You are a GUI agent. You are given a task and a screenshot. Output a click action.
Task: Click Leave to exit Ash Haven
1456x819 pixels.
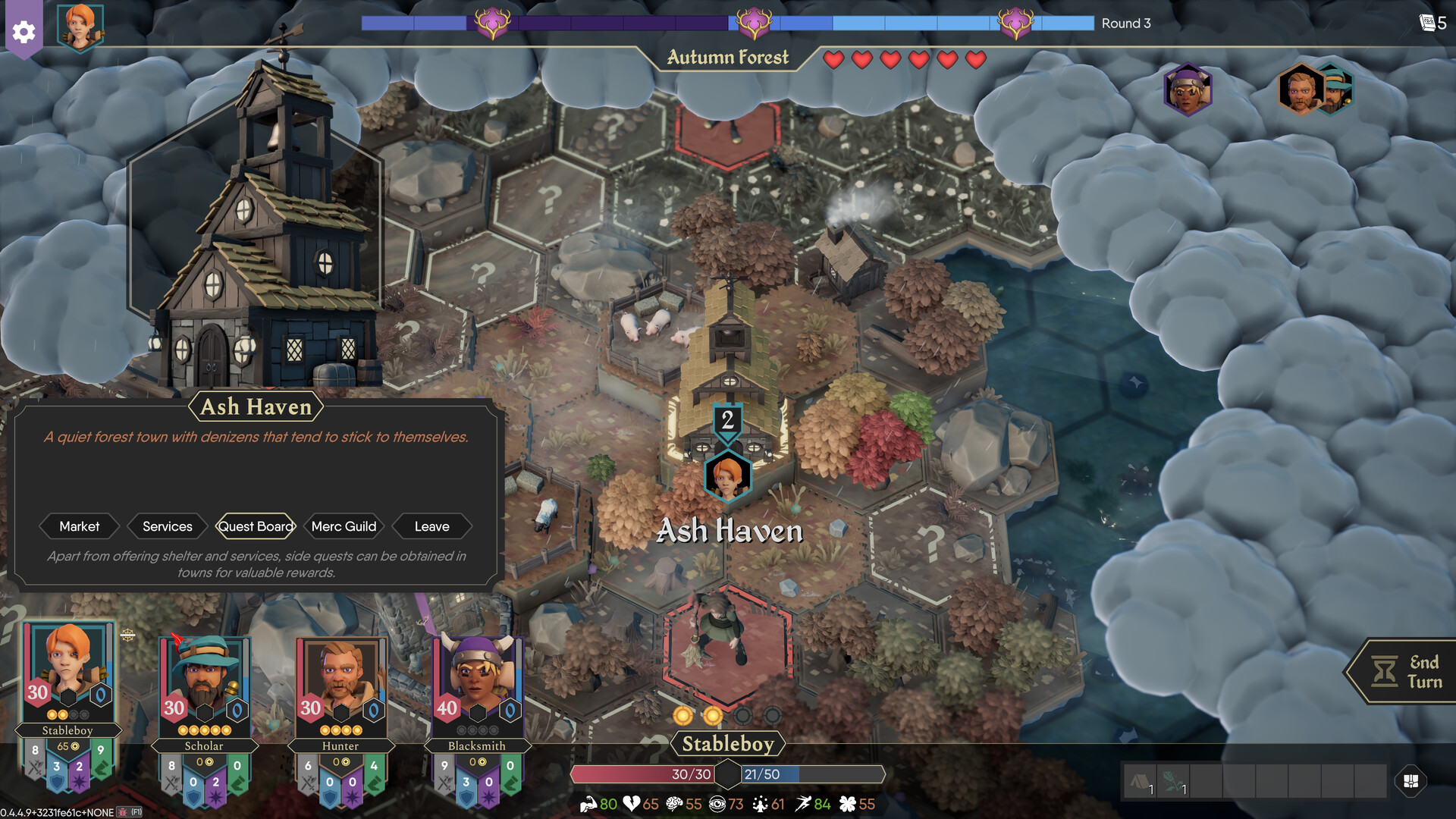point(431,526)
